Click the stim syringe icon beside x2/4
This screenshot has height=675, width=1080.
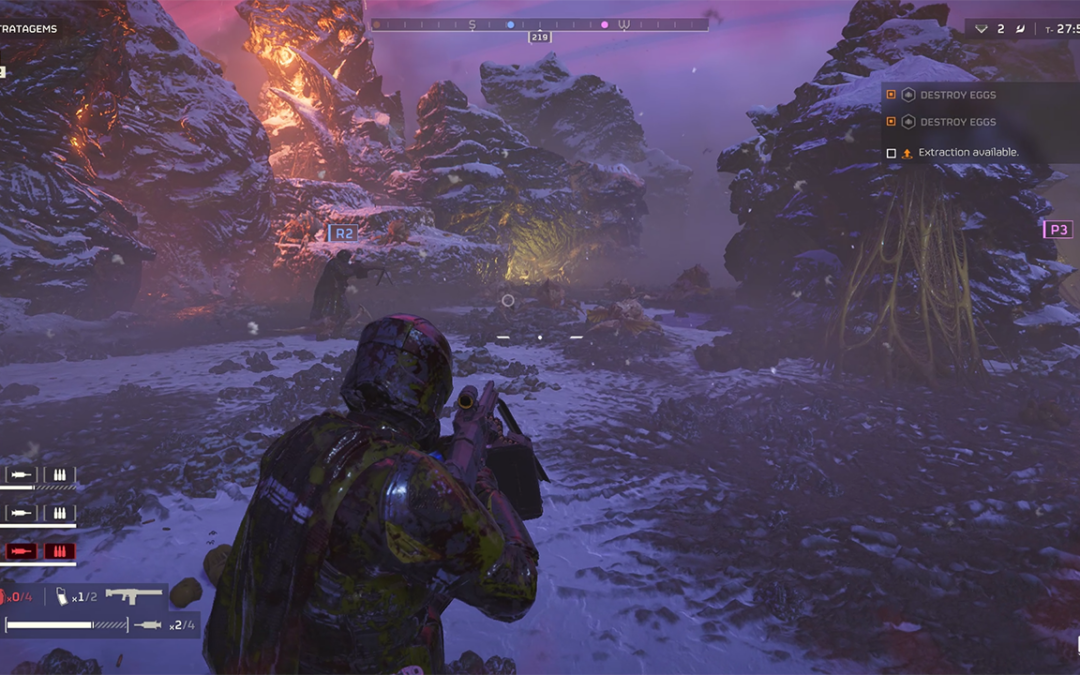148,624
